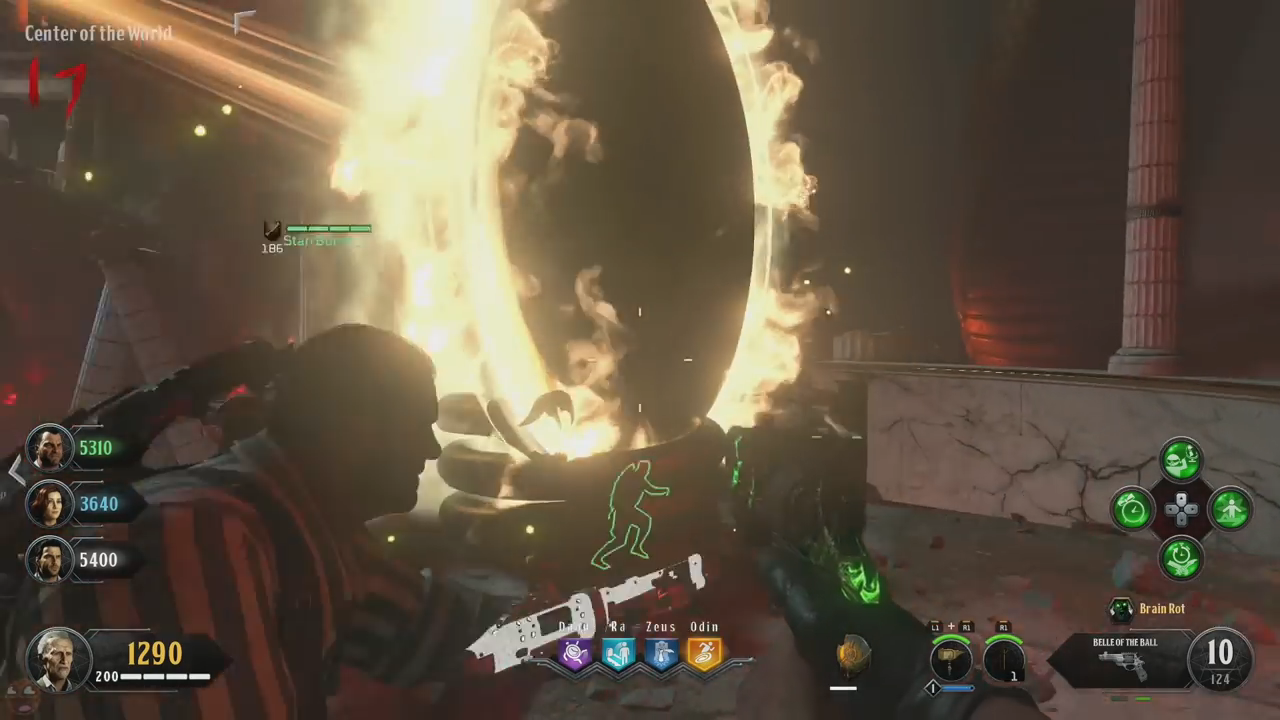The height and width of the screenshot is (720, 1280).
Task: Select the blue Zeus perk icon
Action: pyautogui.click(x=661, y=654)
